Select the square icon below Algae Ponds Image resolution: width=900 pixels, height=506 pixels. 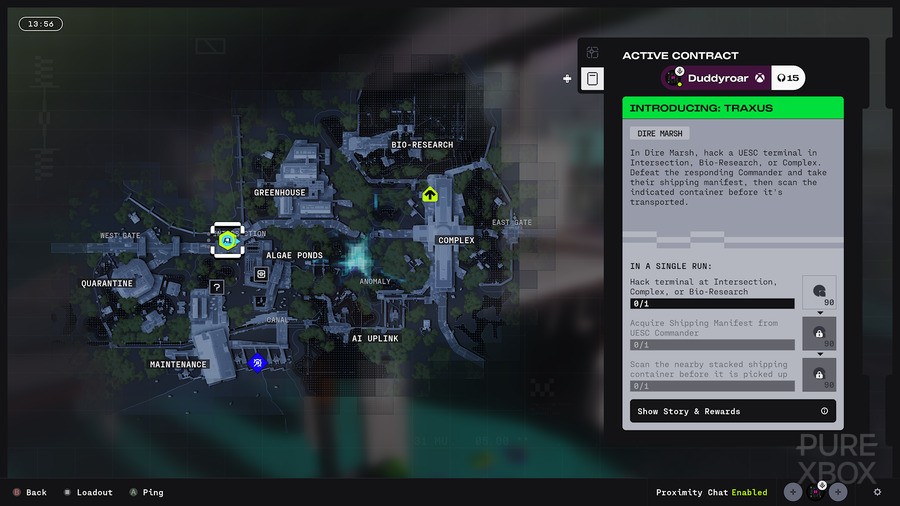tap(261, 274)
